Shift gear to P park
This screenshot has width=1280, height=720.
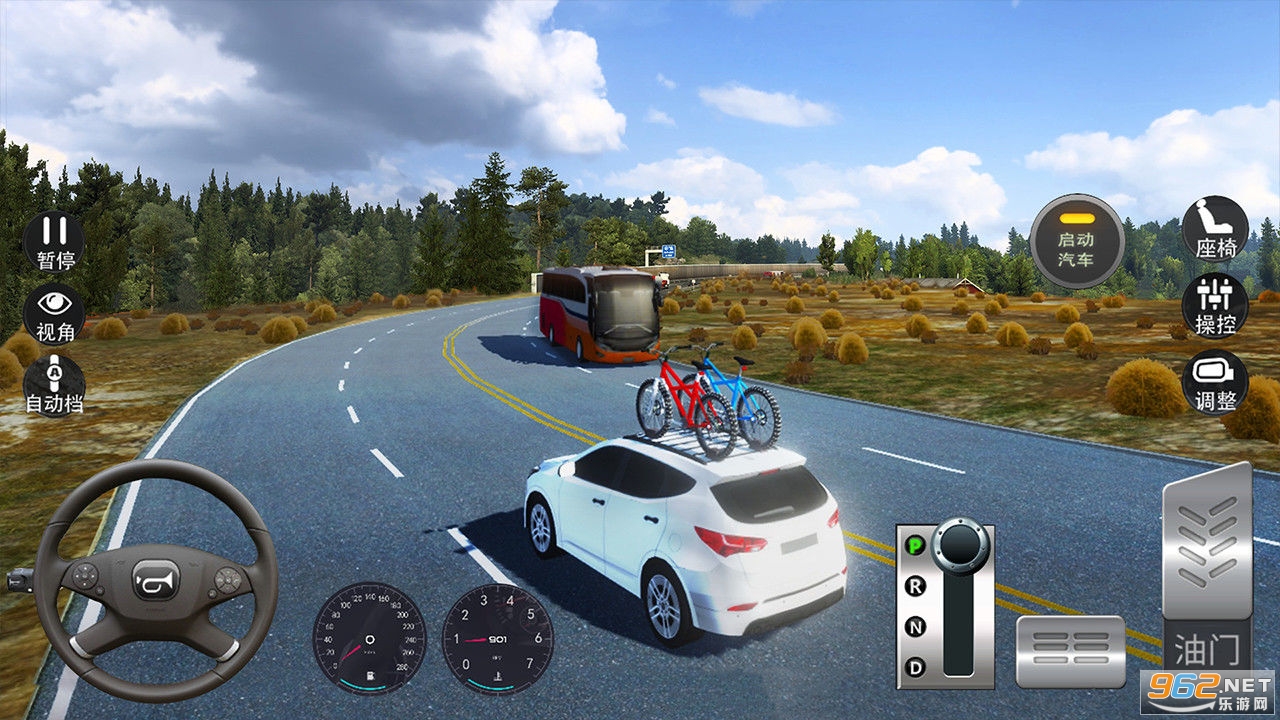click(915, 546)
